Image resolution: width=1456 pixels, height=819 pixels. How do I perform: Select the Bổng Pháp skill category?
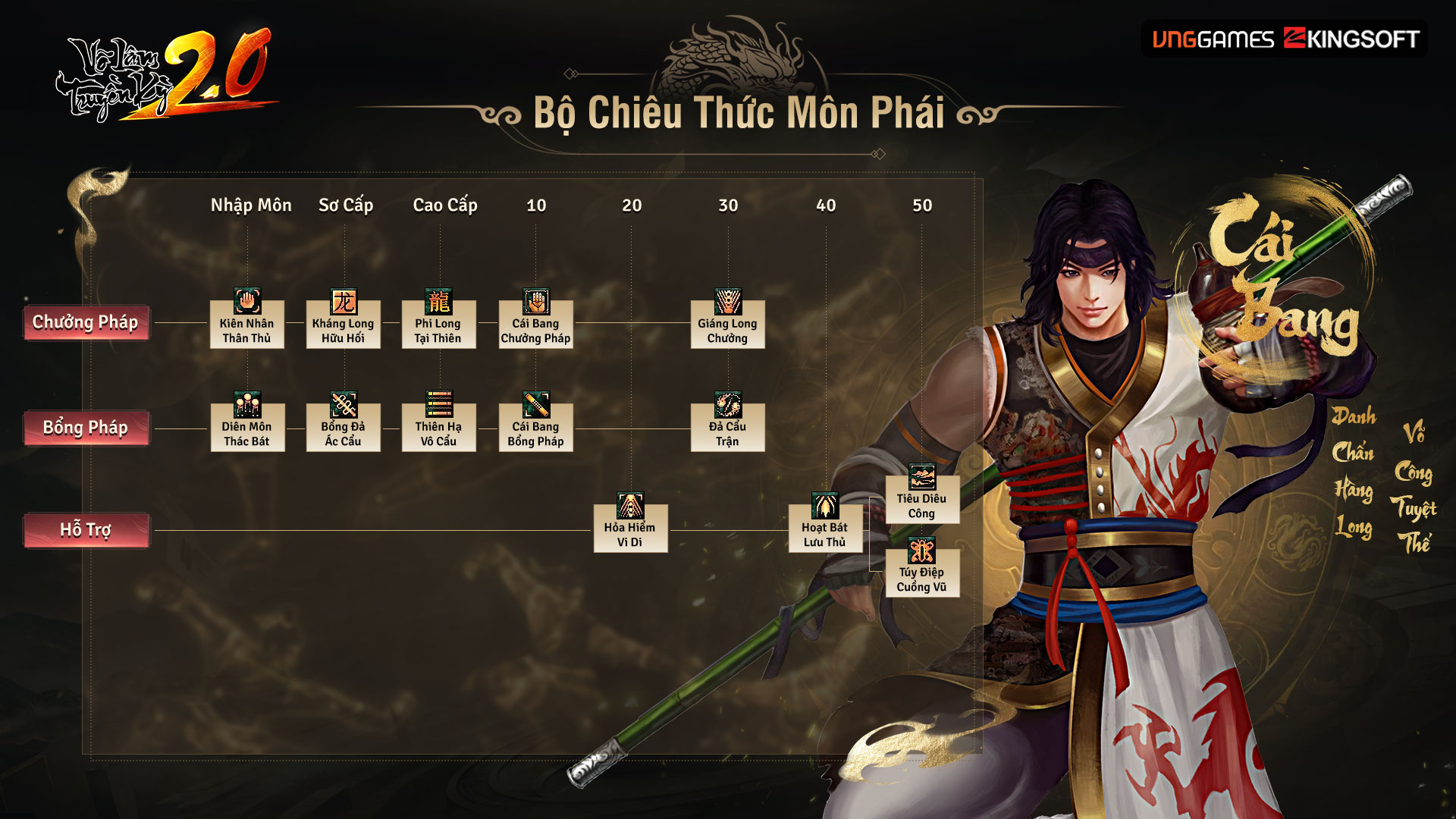[x=86, y=428]
